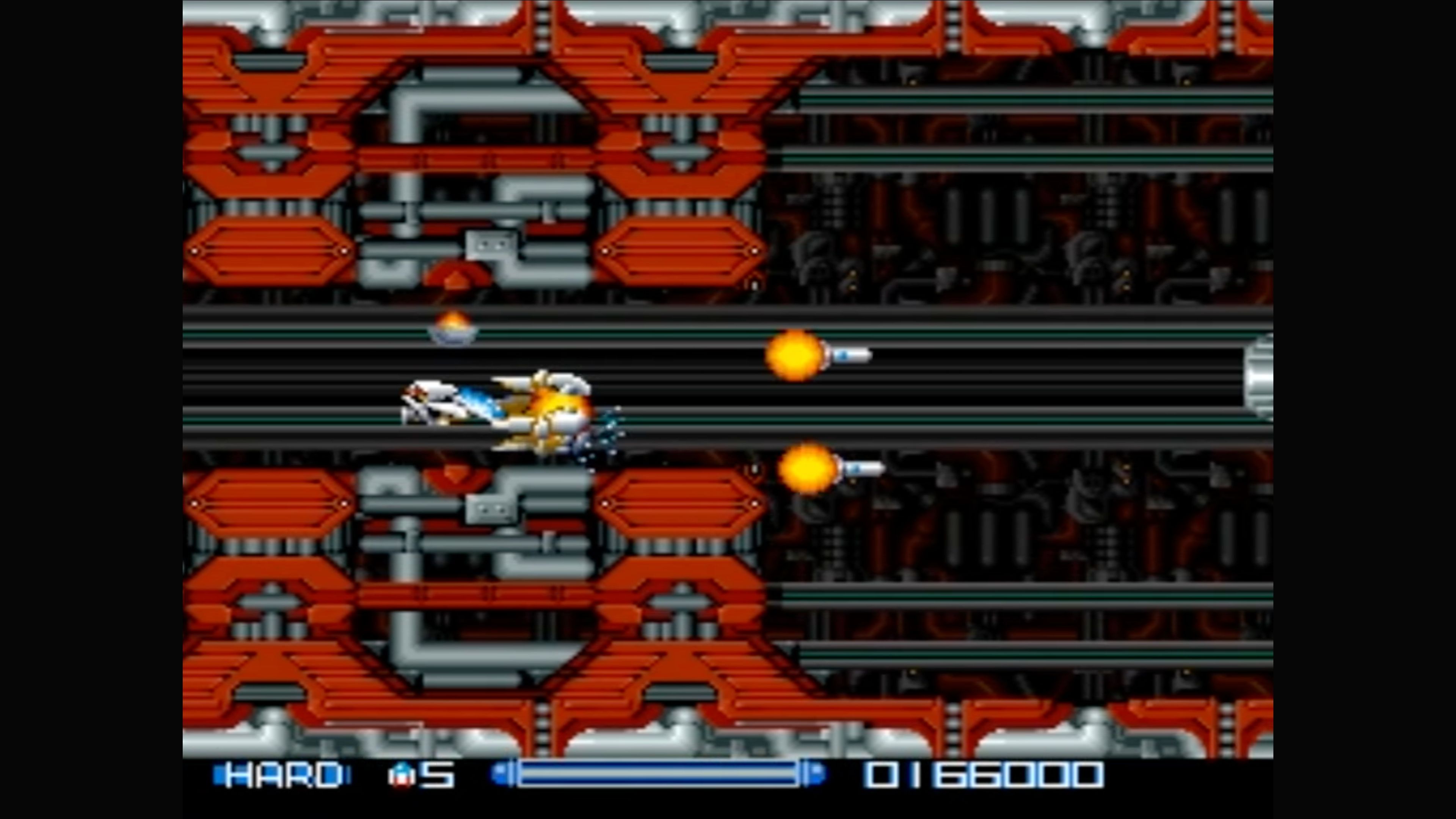Viewport: 1456px width, 819px height.
Task: Click the HARD label text in the HUD
Action: (282, 775)
